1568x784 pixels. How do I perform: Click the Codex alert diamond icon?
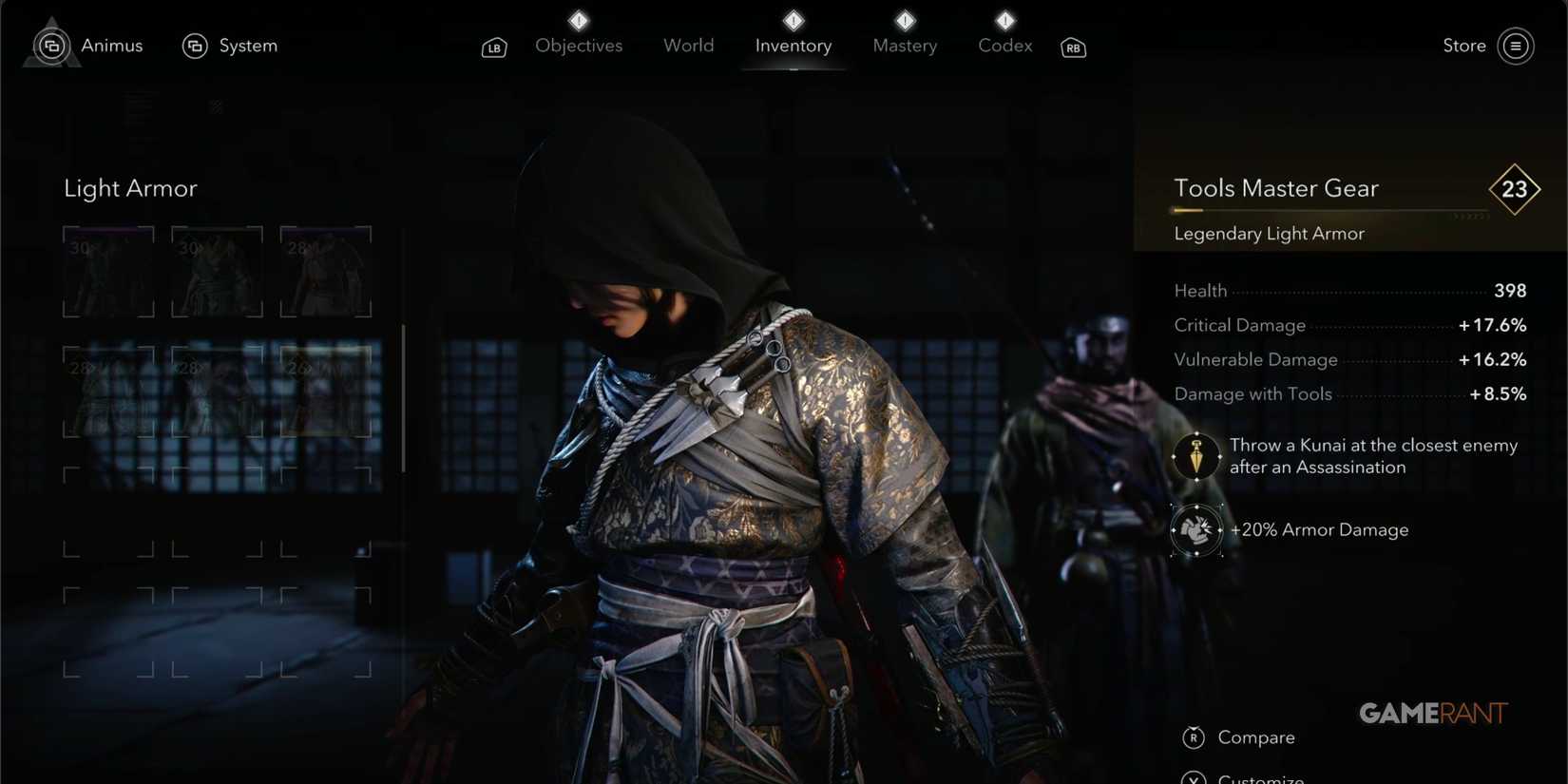(1004, 18)
